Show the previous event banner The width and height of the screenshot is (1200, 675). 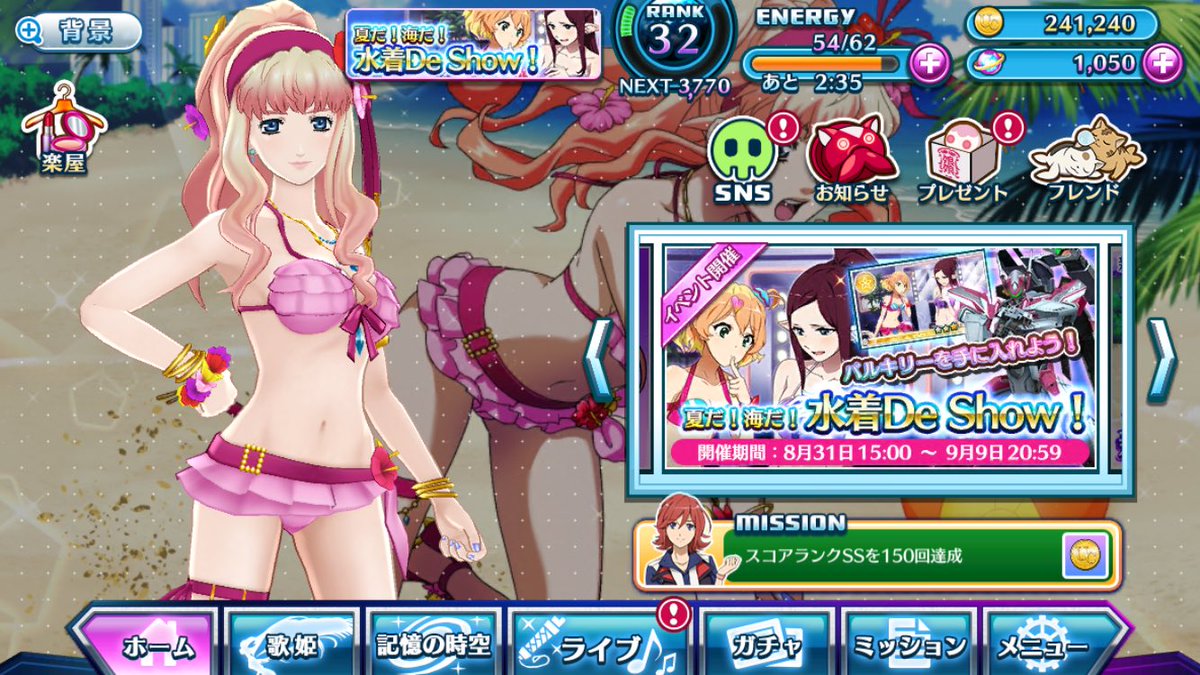click(x=598, y=359)
